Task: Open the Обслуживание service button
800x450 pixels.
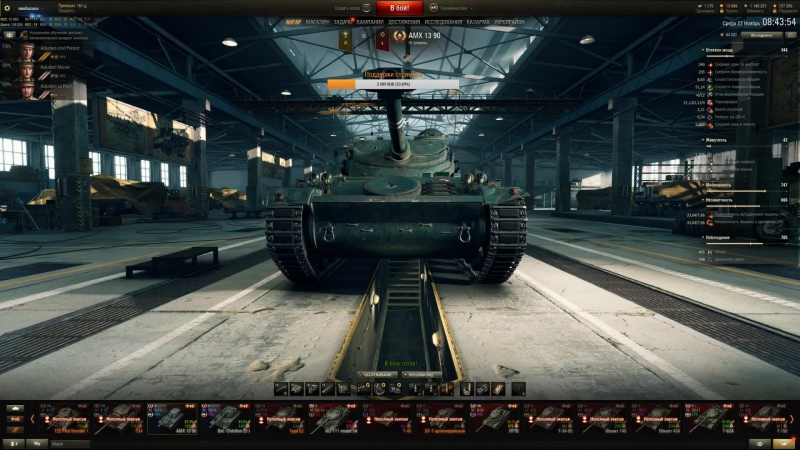Action: (x=372, y=374)
